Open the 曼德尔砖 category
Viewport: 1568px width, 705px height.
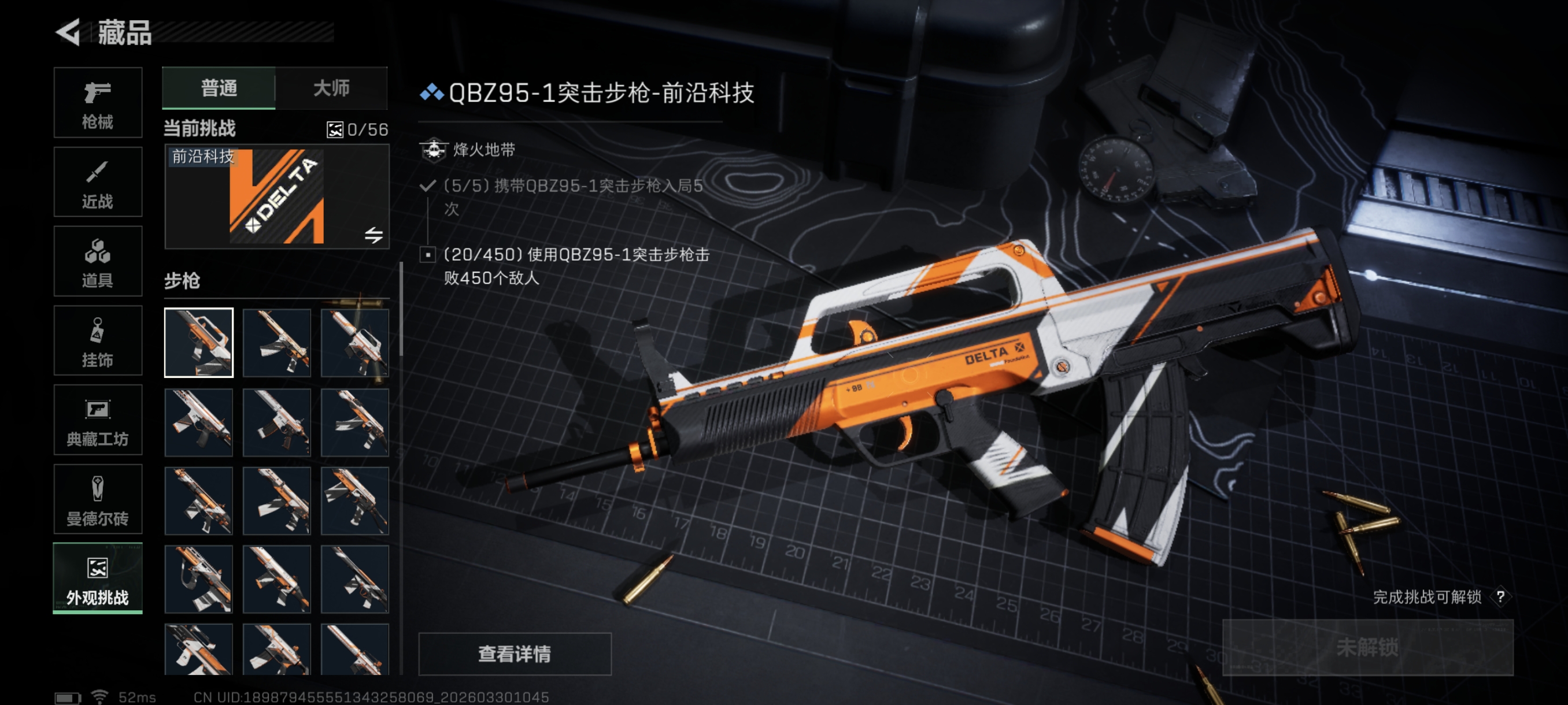click(x=97, y=499)
